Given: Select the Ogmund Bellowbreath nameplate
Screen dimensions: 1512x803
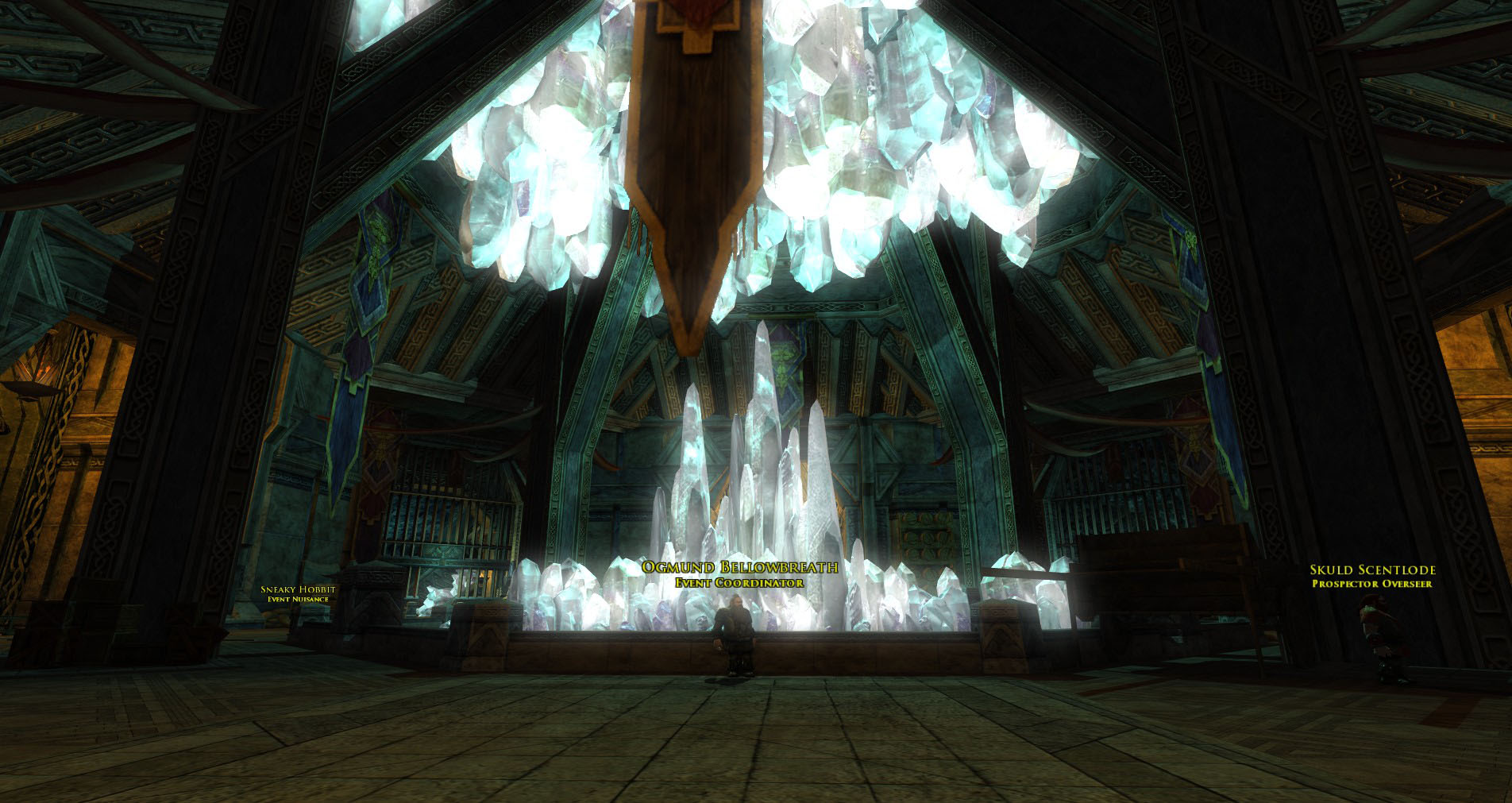Looking at the screenshot, I should (739, 567).
